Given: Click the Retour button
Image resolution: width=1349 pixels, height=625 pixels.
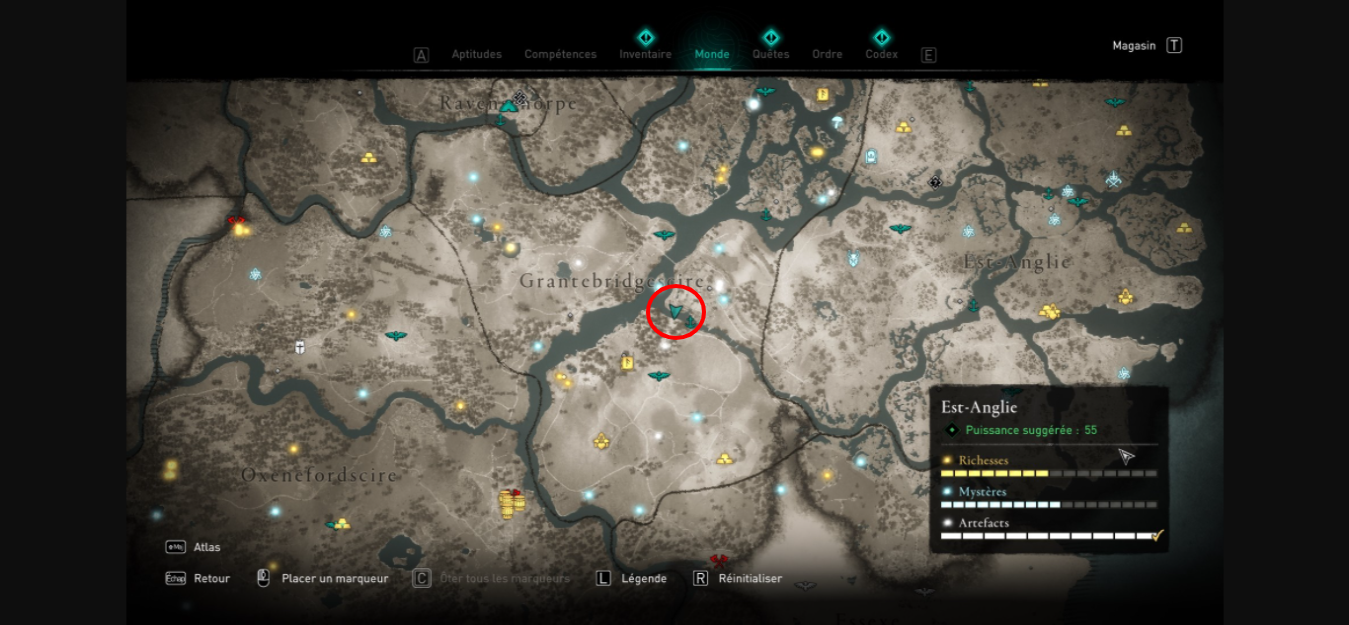Looking at the screenshot, I should coord(211,578).
